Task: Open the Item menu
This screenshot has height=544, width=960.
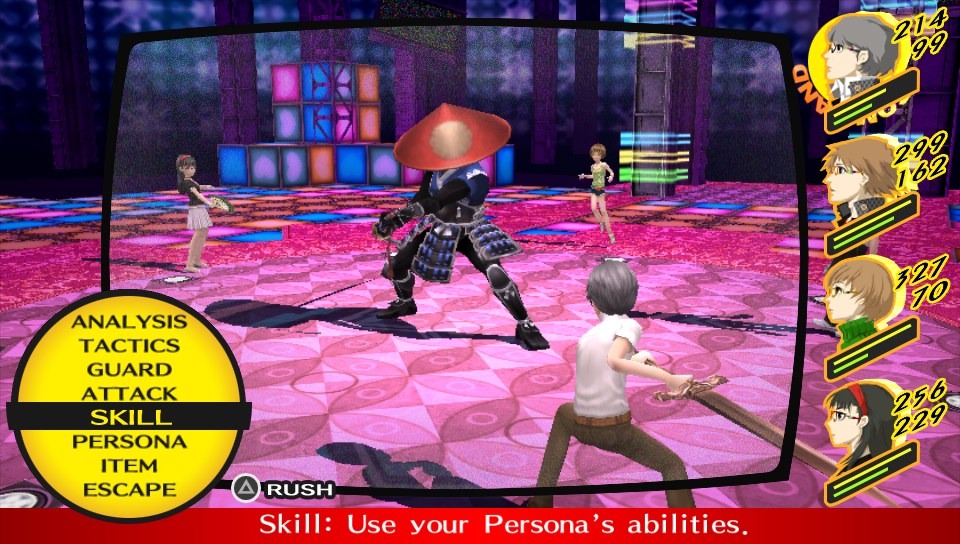Action: point(129,466)
